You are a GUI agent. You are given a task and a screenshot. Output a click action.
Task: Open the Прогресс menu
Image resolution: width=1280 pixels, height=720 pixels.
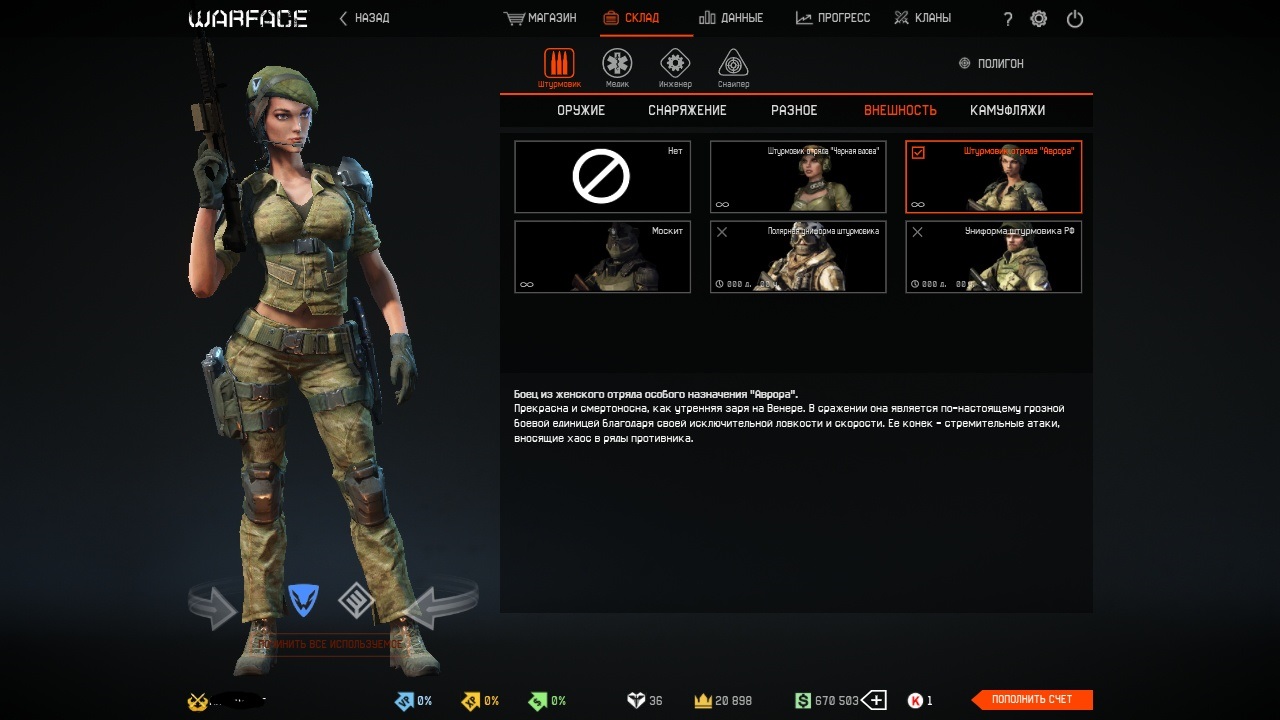[833, 18]
